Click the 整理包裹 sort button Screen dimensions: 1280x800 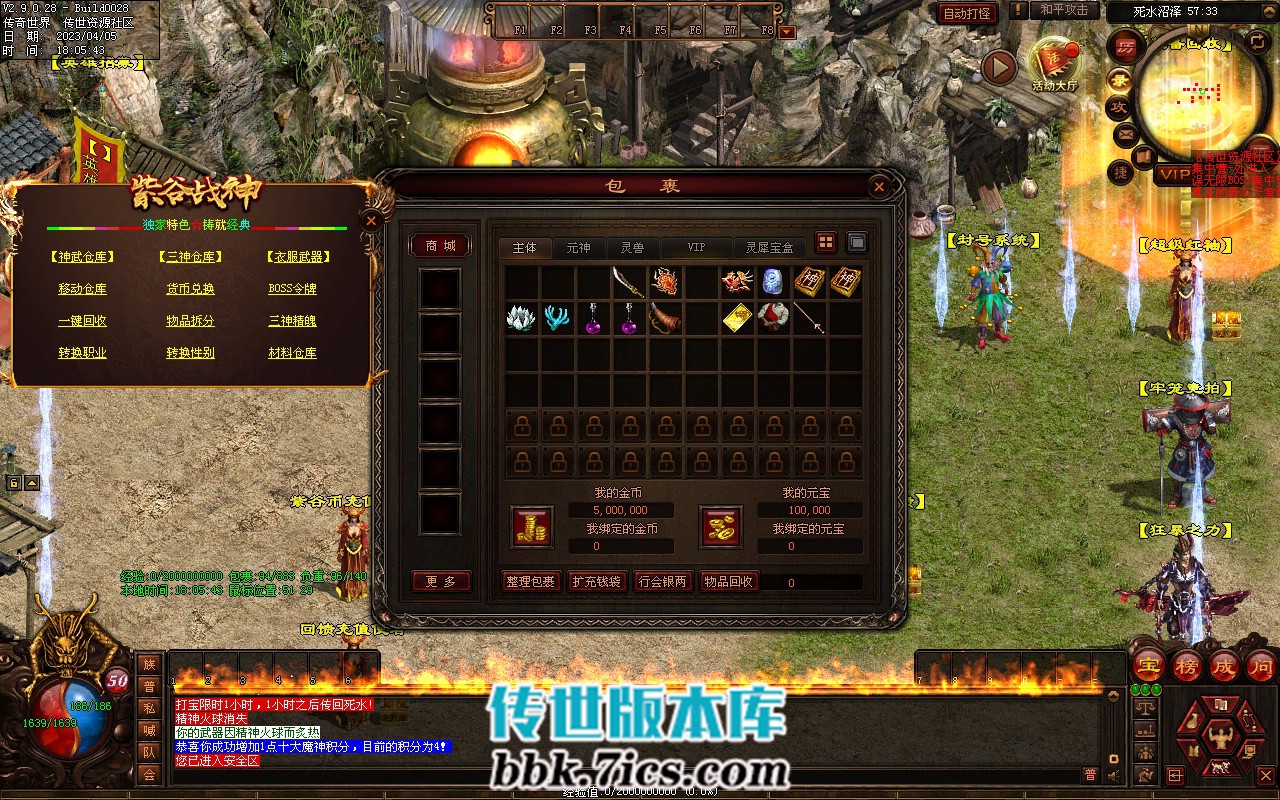(x=530, y=581)
